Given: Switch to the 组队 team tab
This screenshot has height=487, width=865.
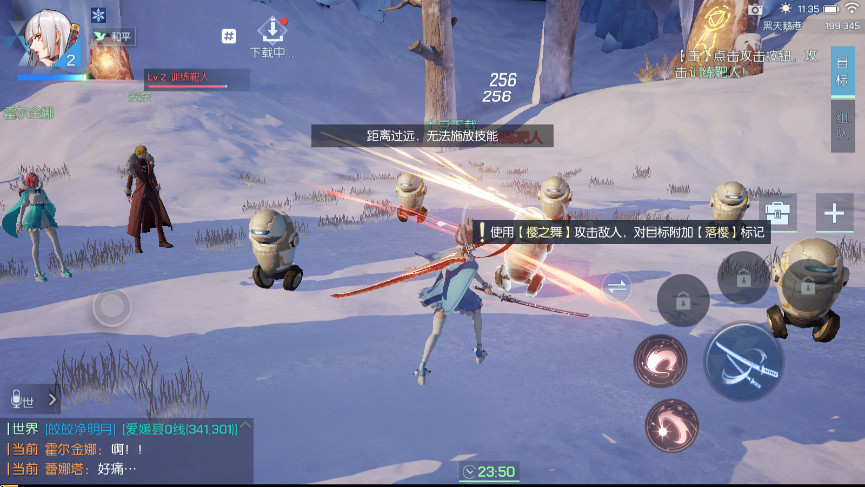Looking at the screenshot, I should point(842,125).
